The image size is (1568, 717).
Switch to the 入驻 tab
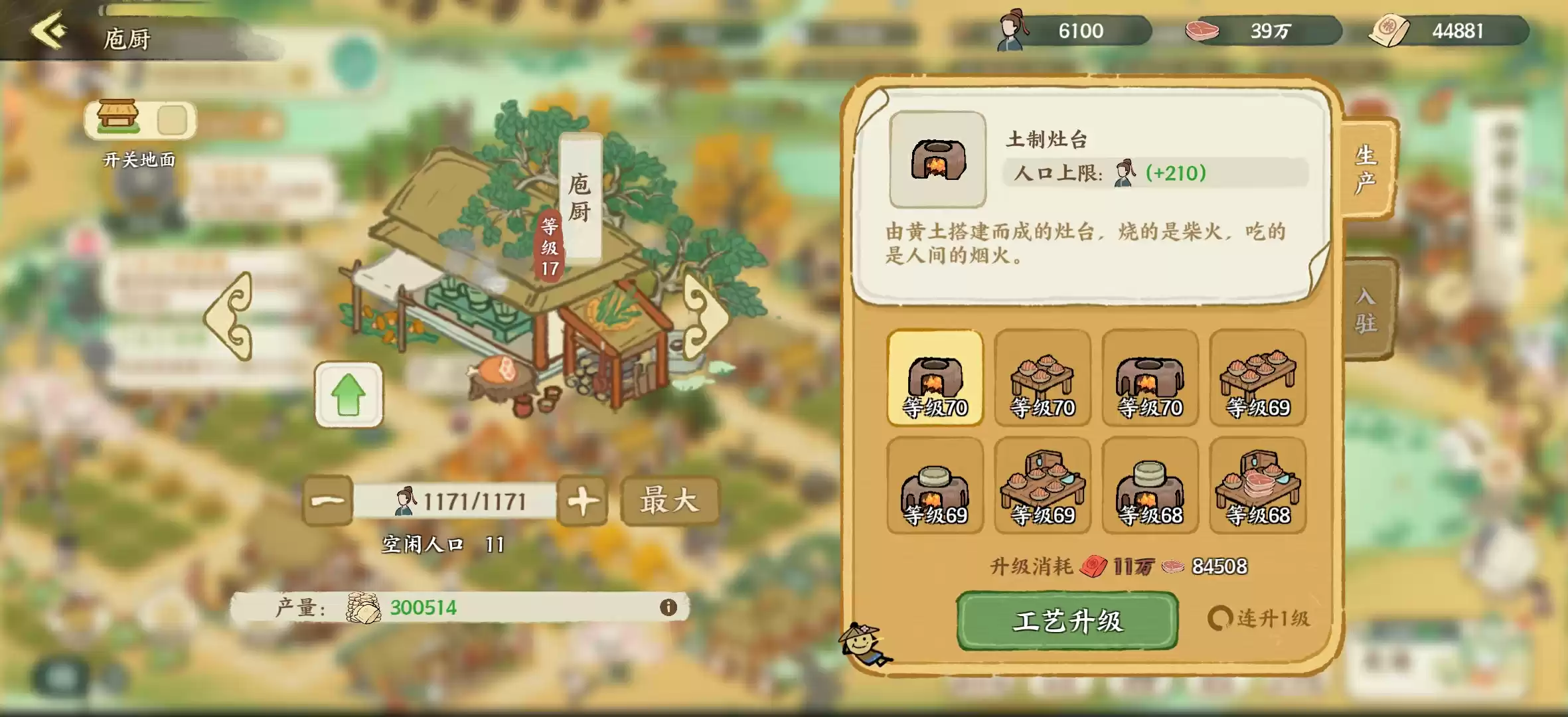tap(1369, 305)
